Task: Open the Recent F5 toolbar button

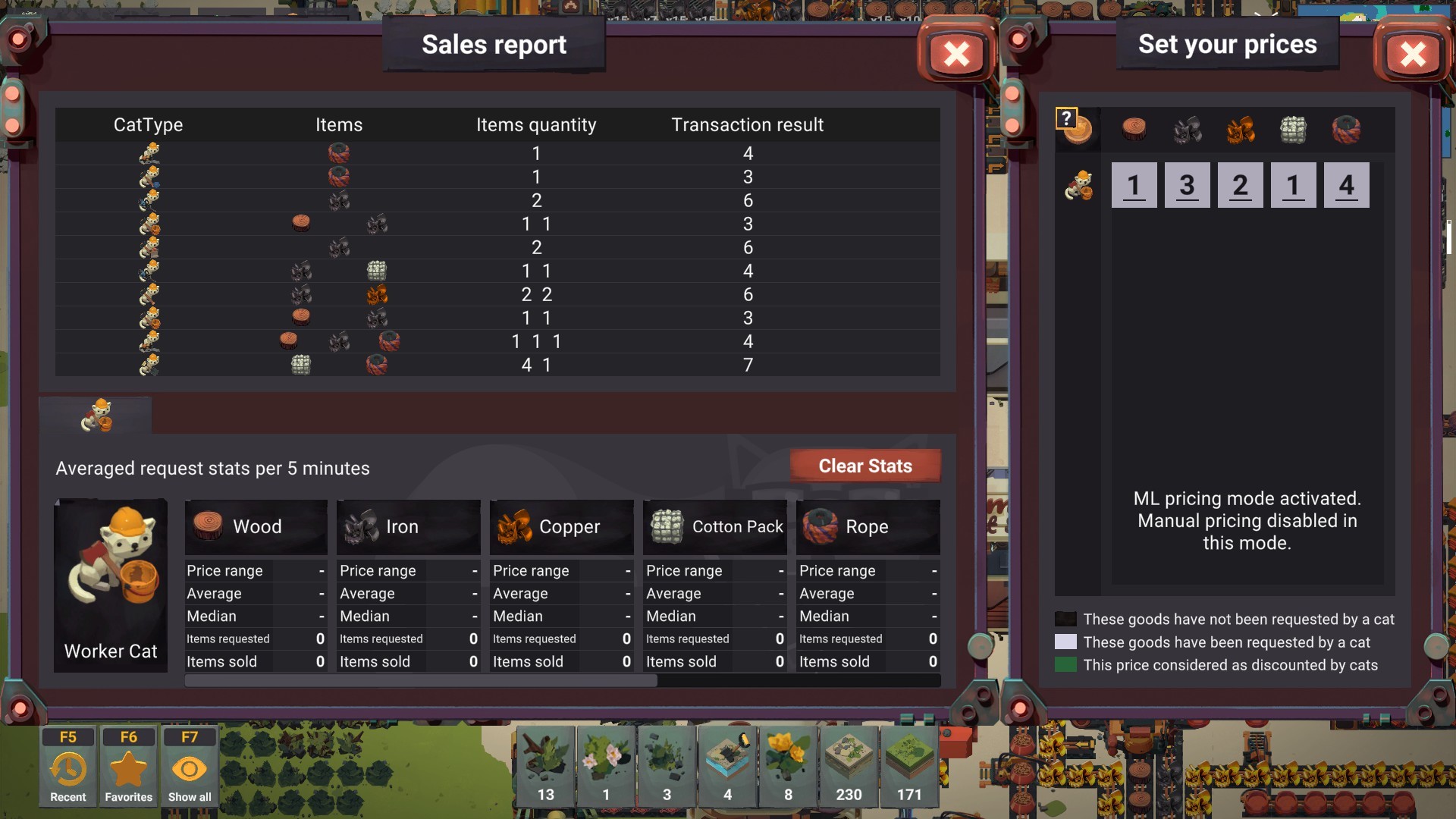Action: click(x=68, y=766)
